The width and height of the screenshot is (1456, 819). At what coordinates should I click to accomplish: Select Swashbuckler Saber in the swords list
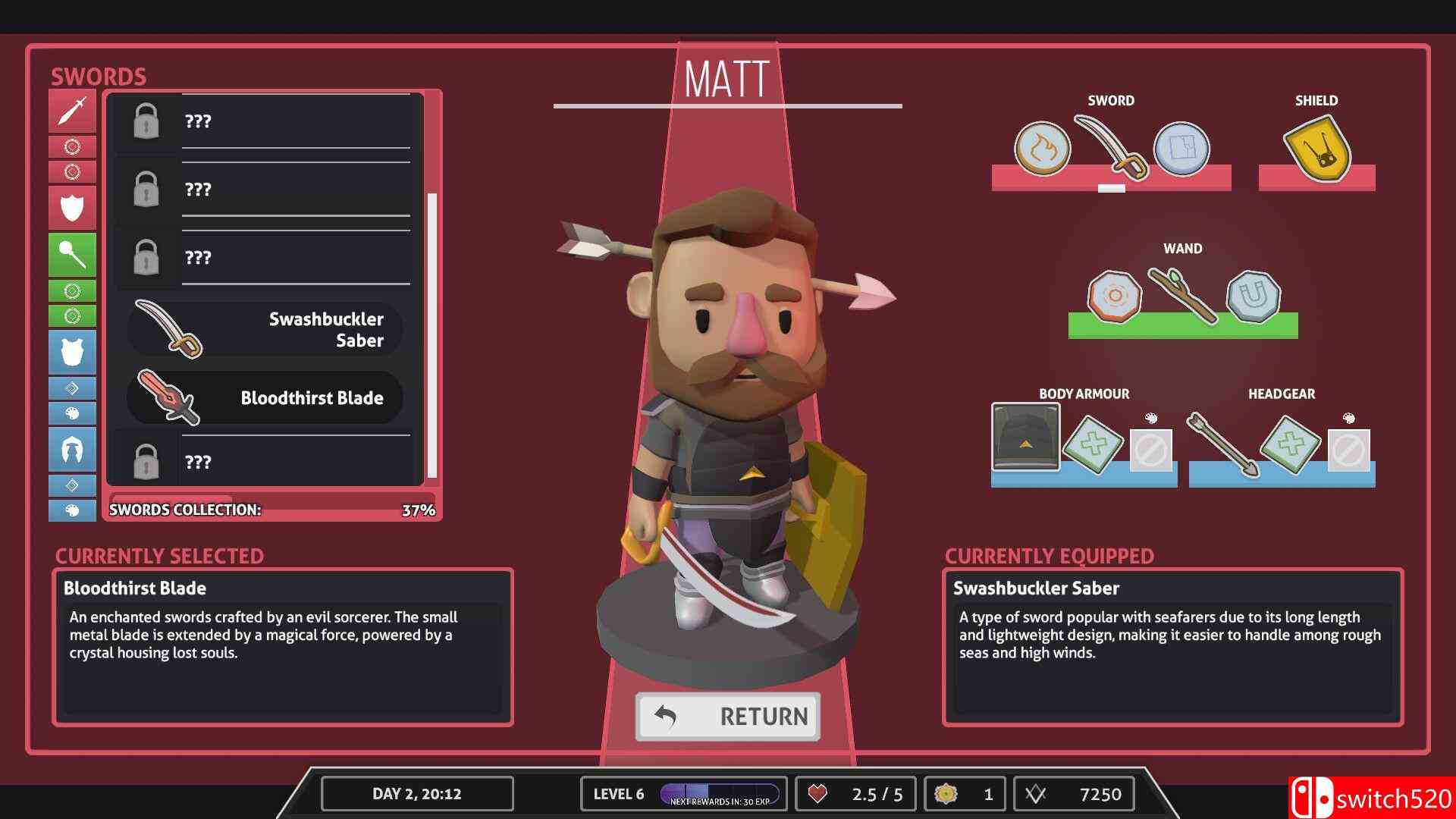click(265, 330)
